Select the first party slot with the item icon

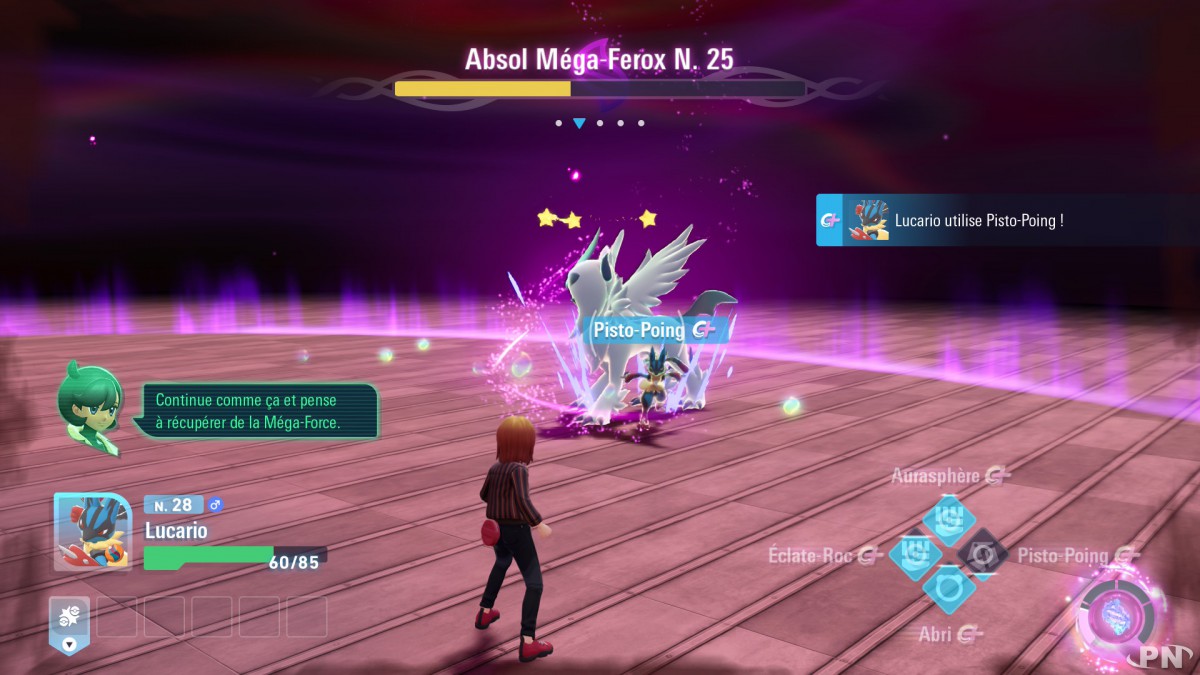point(69,618)
